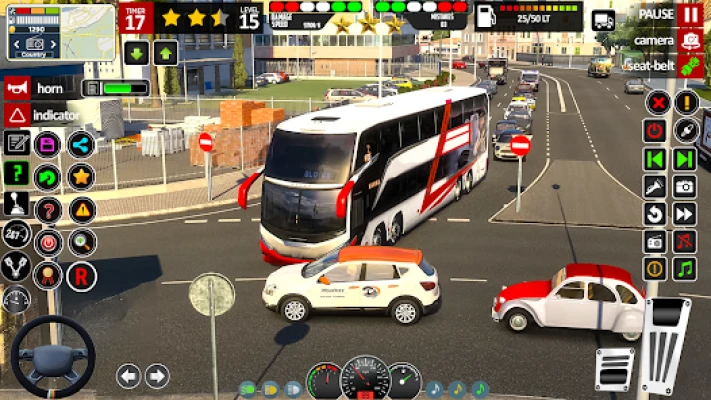711x400 pixels.
Task: Step on the brake pedal
Action: point(613,369)
